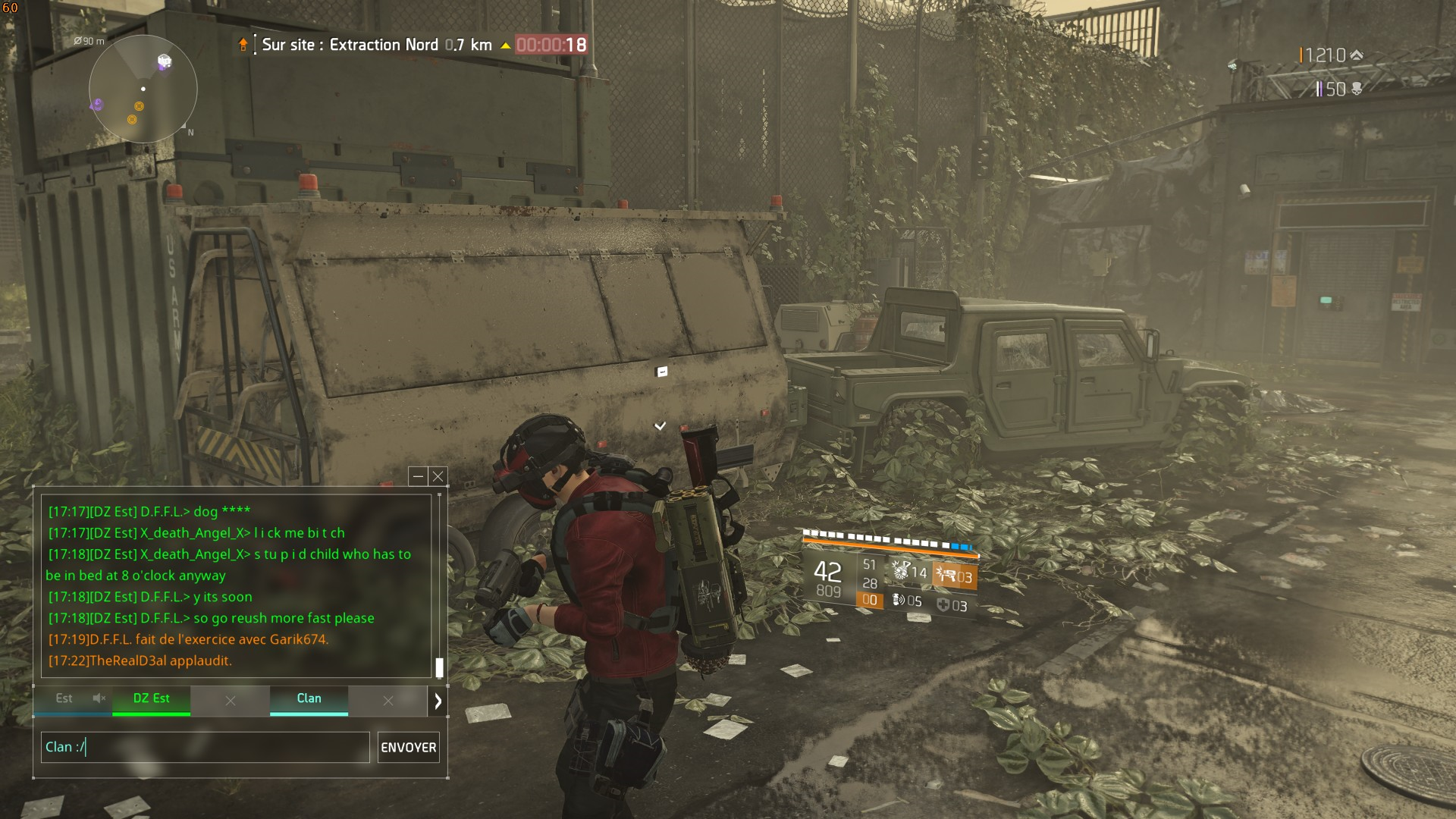Use the armor kit icon
The width and height of the screenshot is (1456, 819).
pyautogui.click(x=943, y=605)
